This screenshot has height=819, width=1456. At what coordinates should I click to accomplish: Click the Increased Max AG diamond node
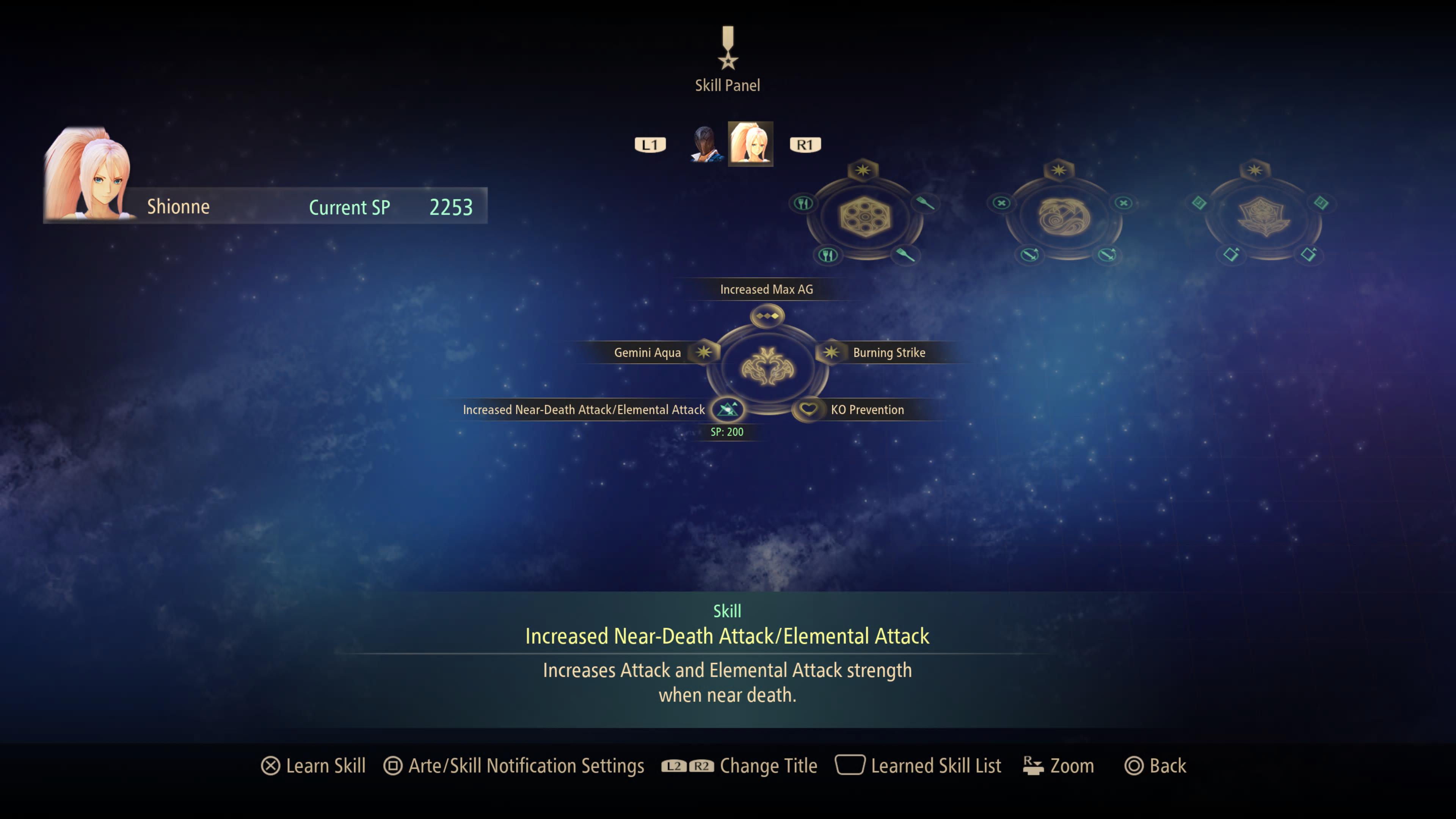(767, 316)
